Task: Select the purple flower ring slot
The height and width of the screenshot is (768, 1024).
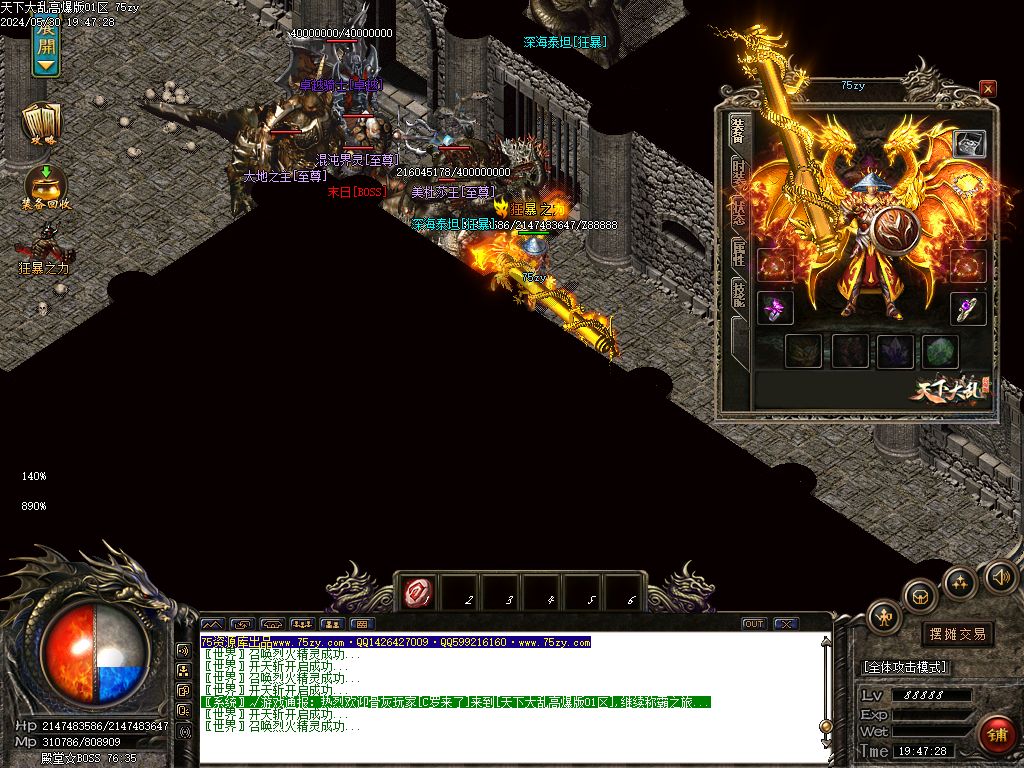Action: (775, 308)
